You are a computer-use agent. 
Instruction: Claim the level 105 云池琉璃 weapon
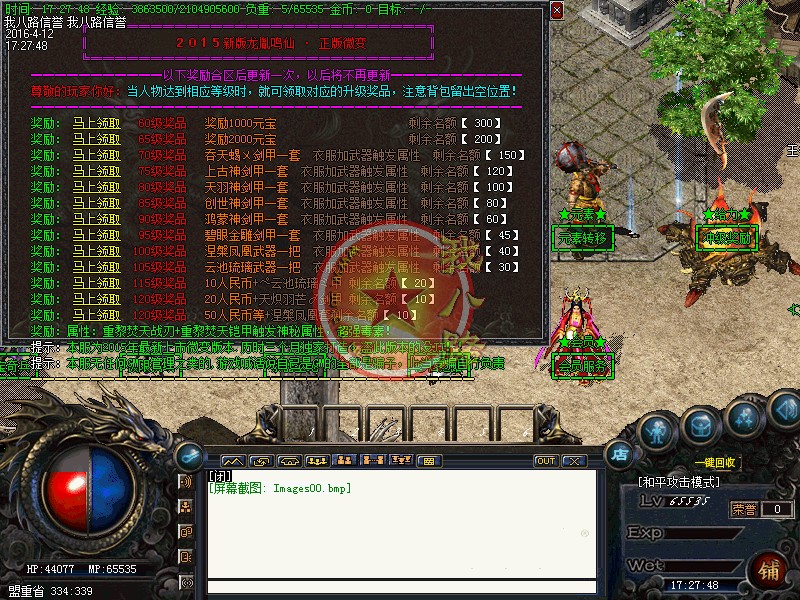(96, 267)
